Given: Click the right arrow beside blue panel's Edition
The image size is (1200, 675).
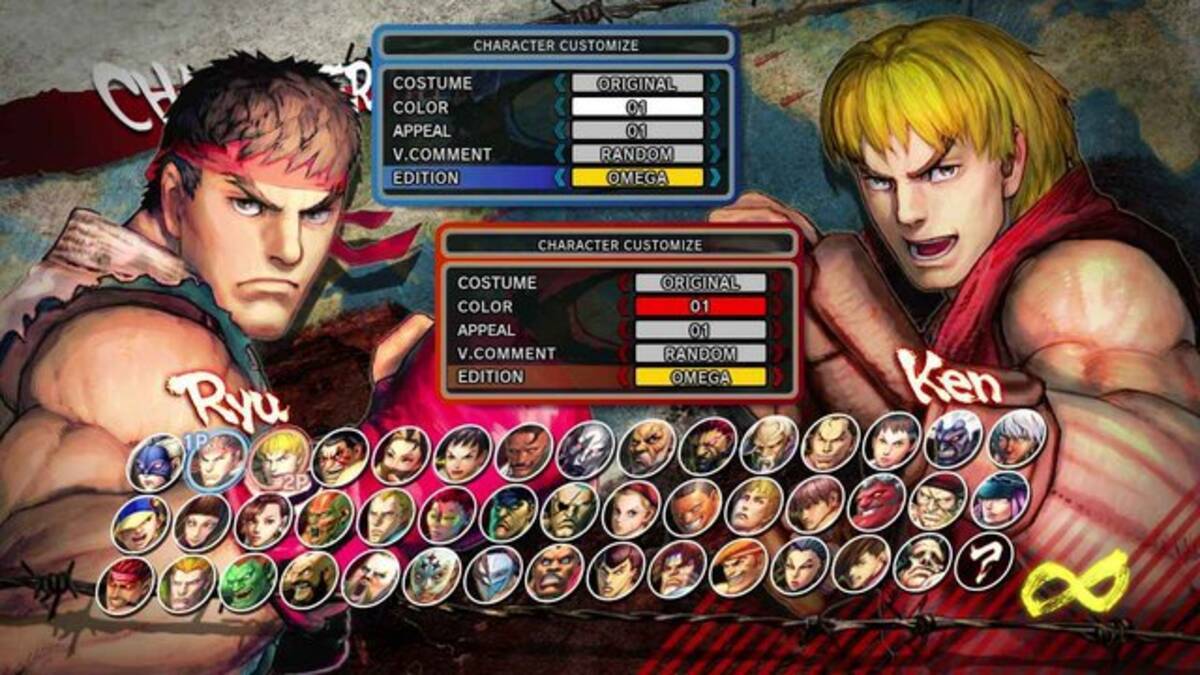Looking at the screenshot, I should click(714, 178).
